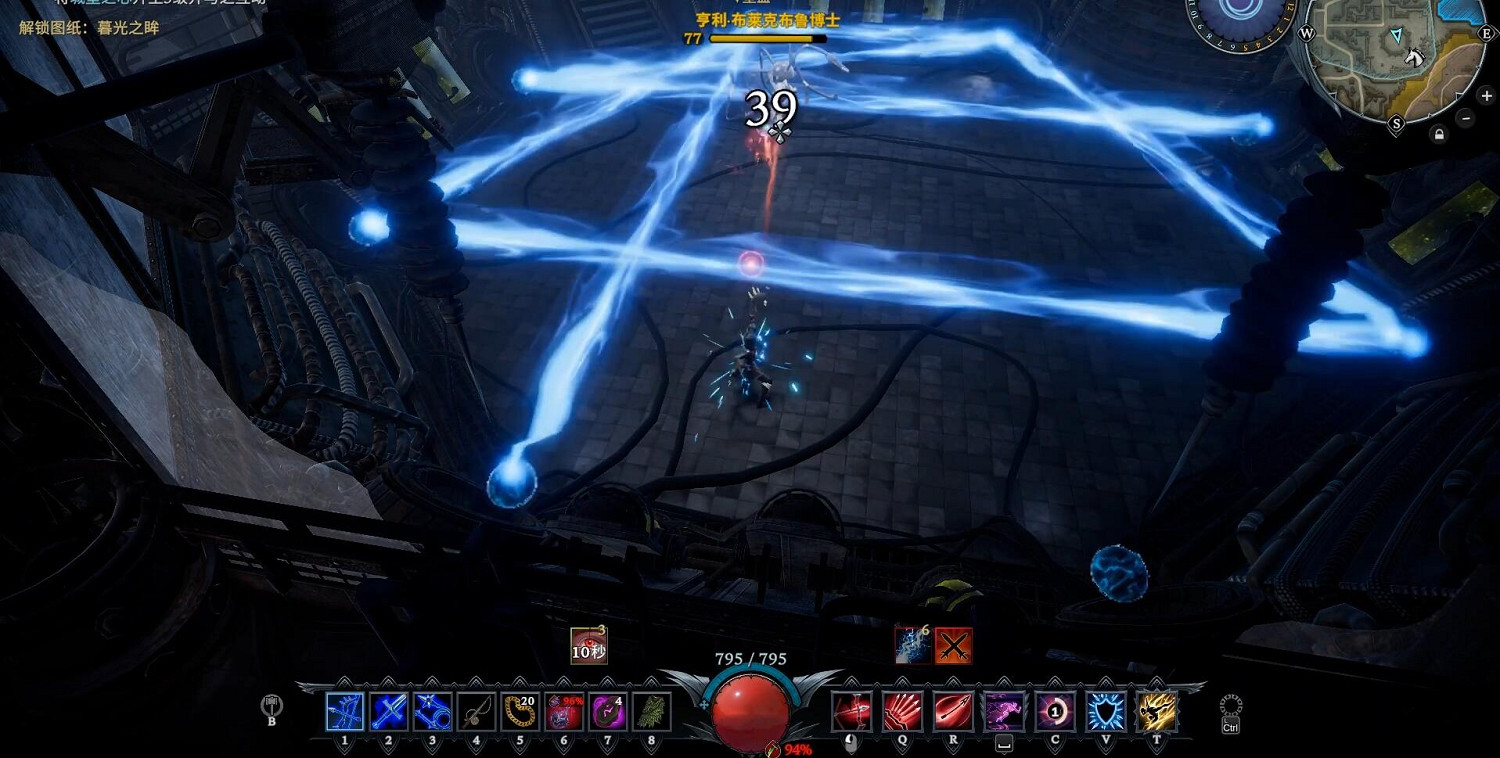
Task: Activate the blue shield ability on V
Action: click(x=1106, y=712)
